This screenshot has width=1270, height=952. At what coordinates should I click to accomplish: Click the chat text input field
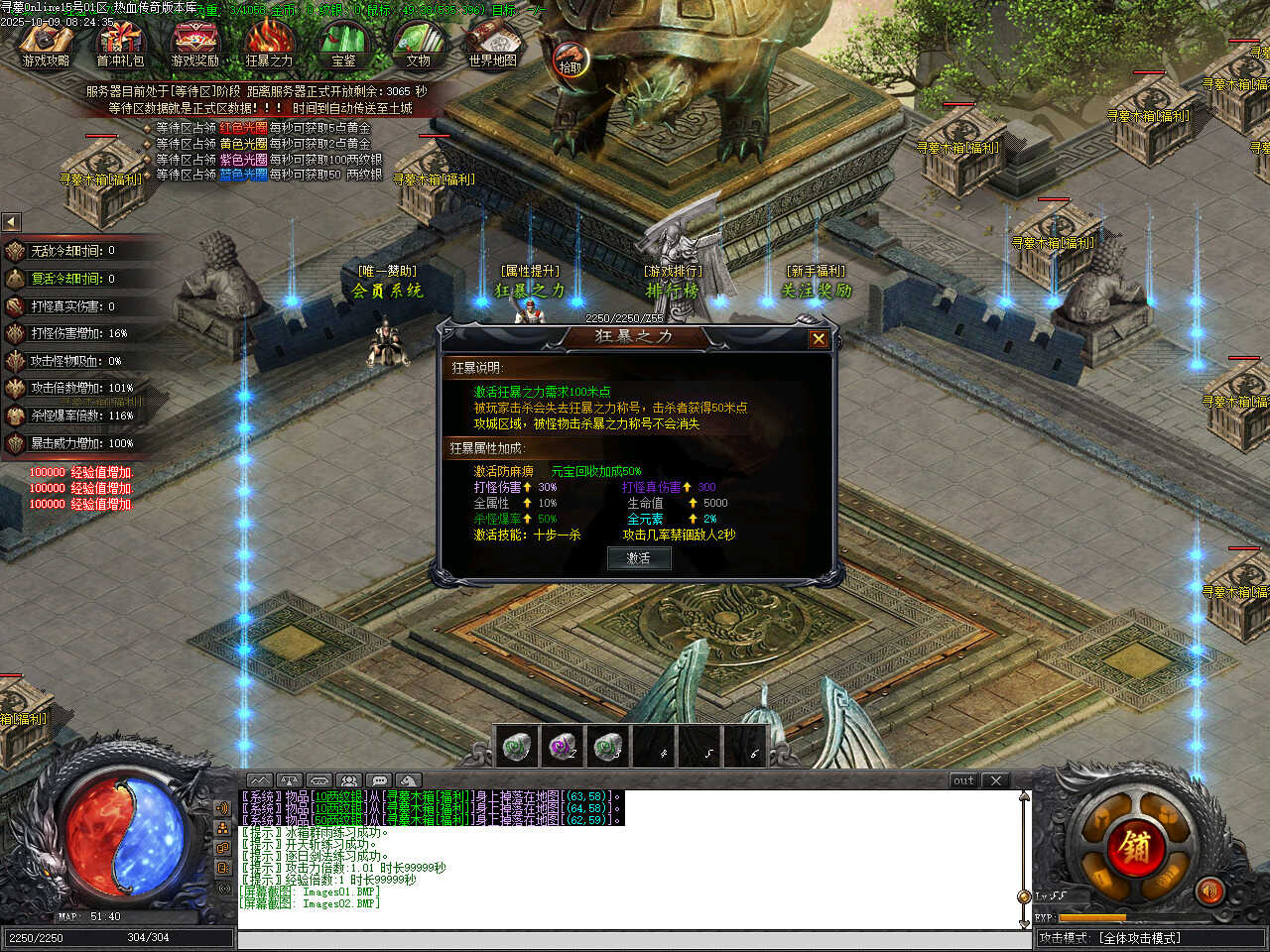(x=630, y=939)
